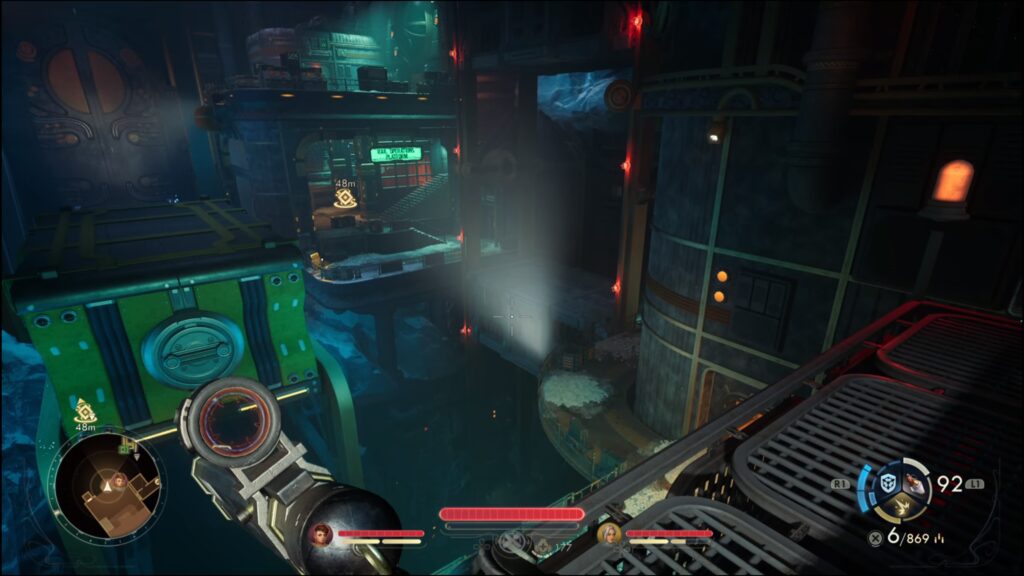Select the objective waypoint marker above the minimap
This screenshot has height=576, width=1024.
86,411
